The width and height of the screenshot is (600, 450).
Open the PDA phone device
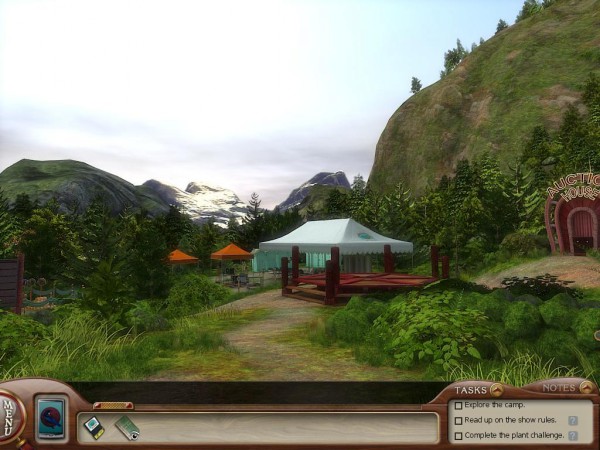(50, 417)
